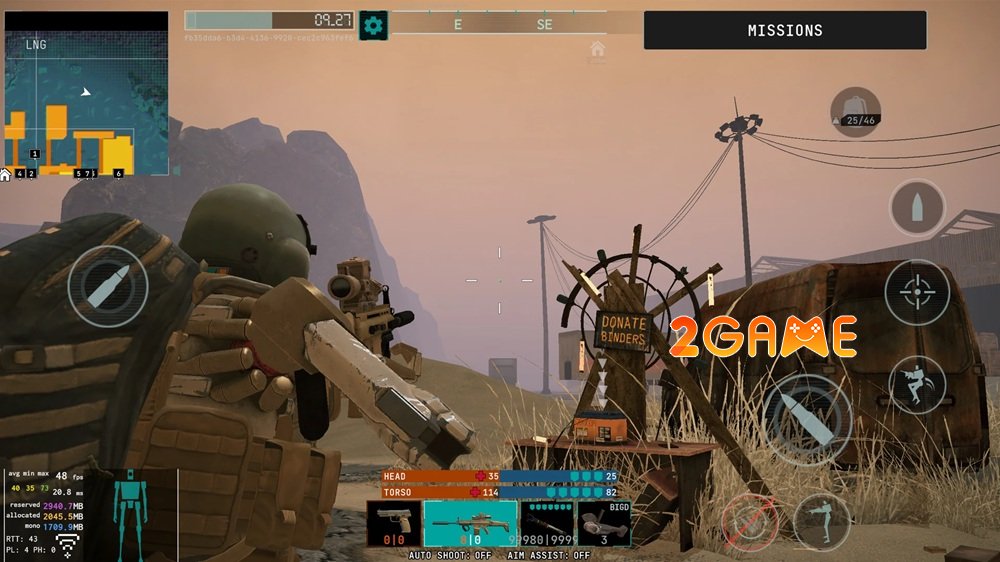Image resolution: width=1000 pixels, height=562 pixels.
Task: Select the pistol weapon slot
Action: (x=392, y=524)
